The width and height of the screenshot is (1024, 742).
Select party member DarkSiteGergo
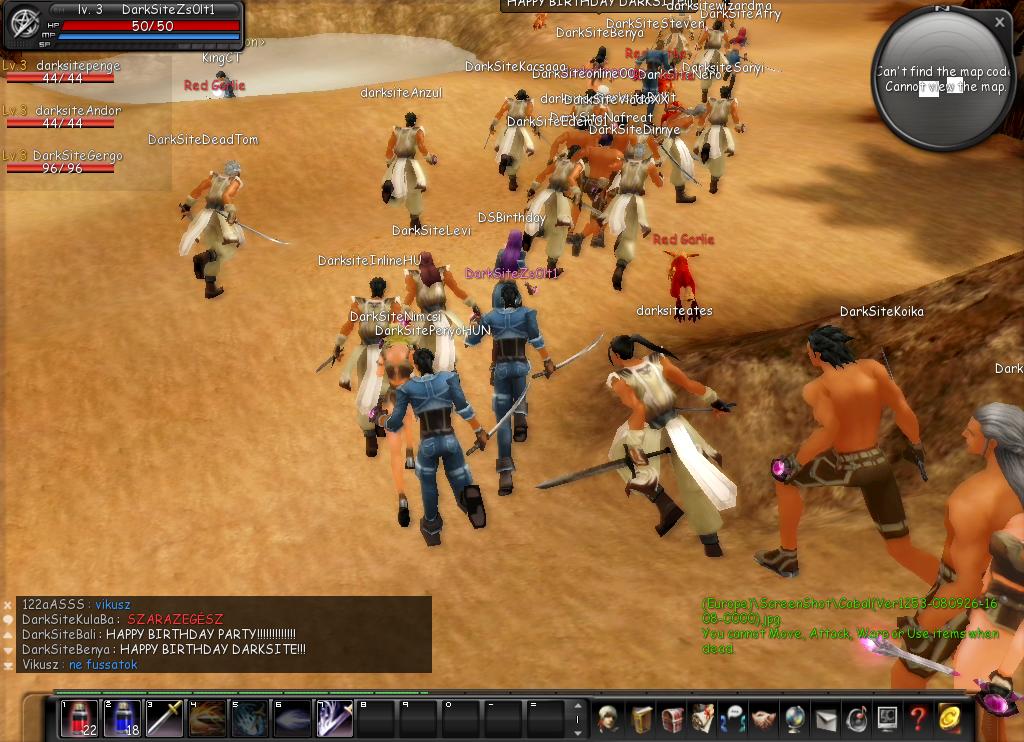(76, 156)
